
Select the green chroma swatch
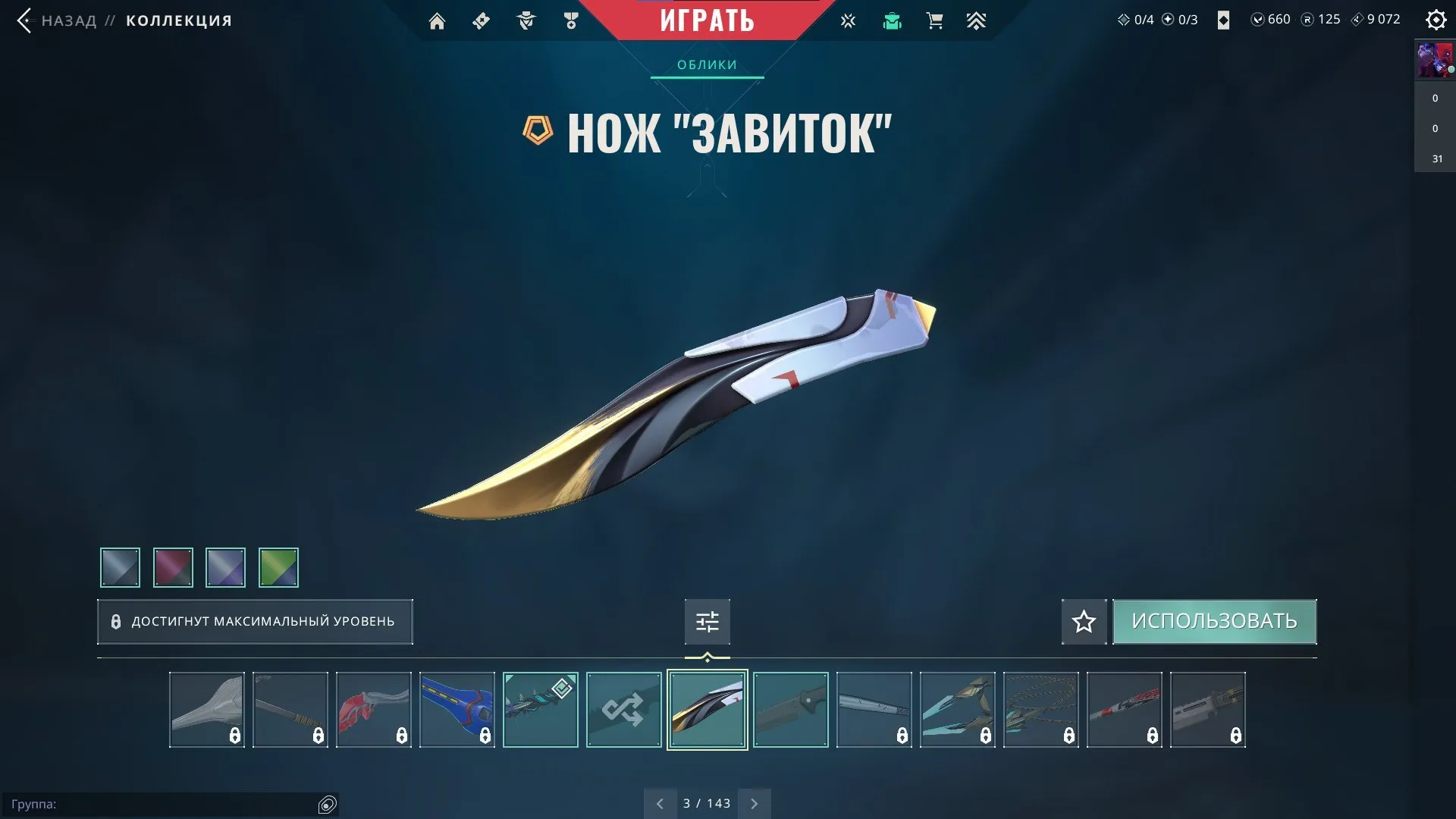[279, 567]
